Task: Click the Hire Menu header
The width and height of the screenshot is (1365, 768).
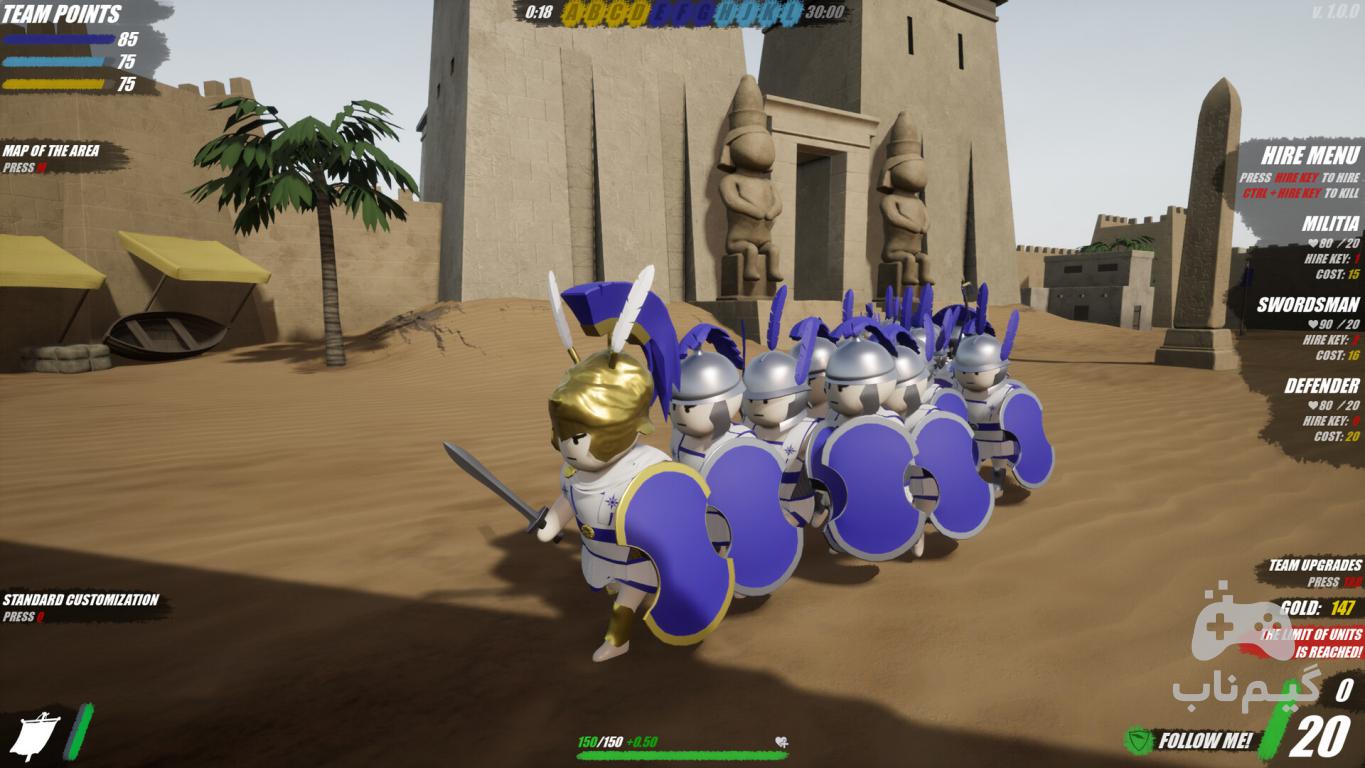Action: click(1310, 156)
